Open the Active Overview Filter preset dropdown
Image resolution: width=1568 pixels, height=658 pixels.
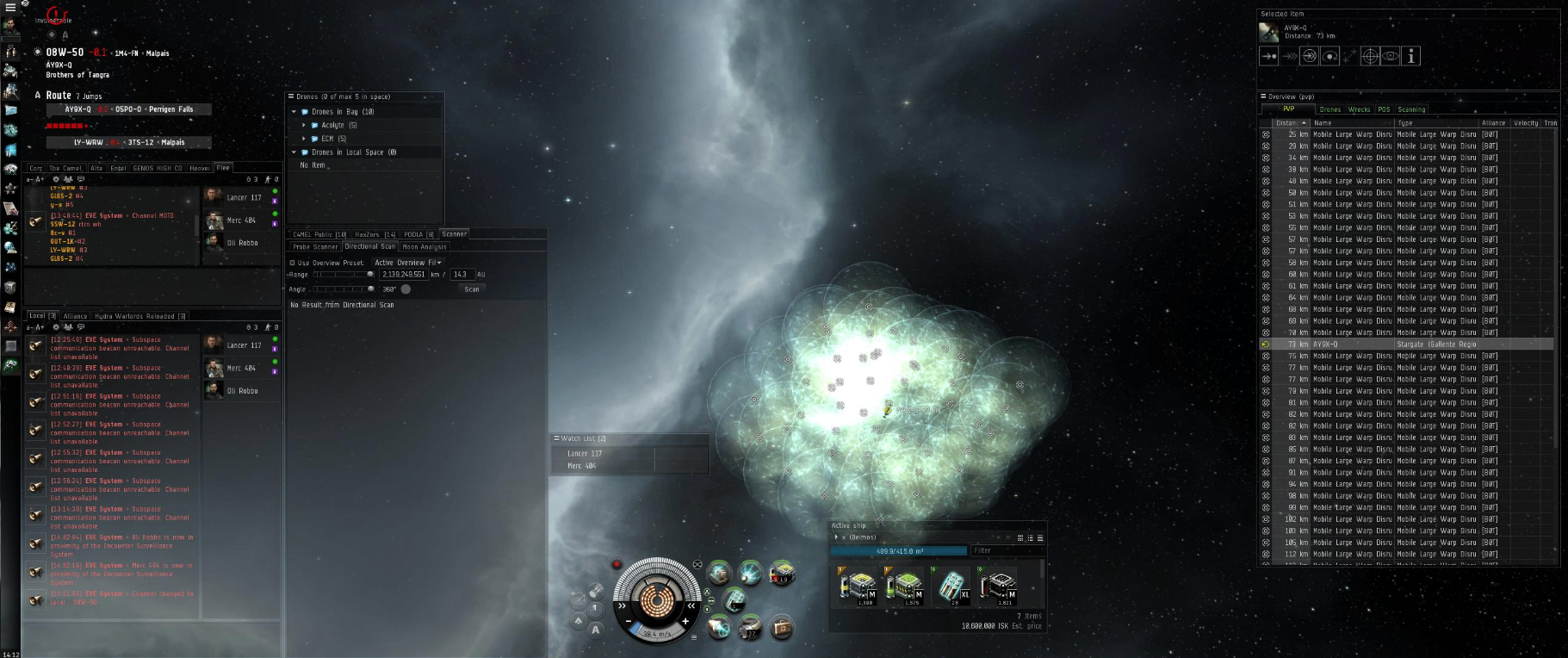pyautogui.click(x=408, y=263)
